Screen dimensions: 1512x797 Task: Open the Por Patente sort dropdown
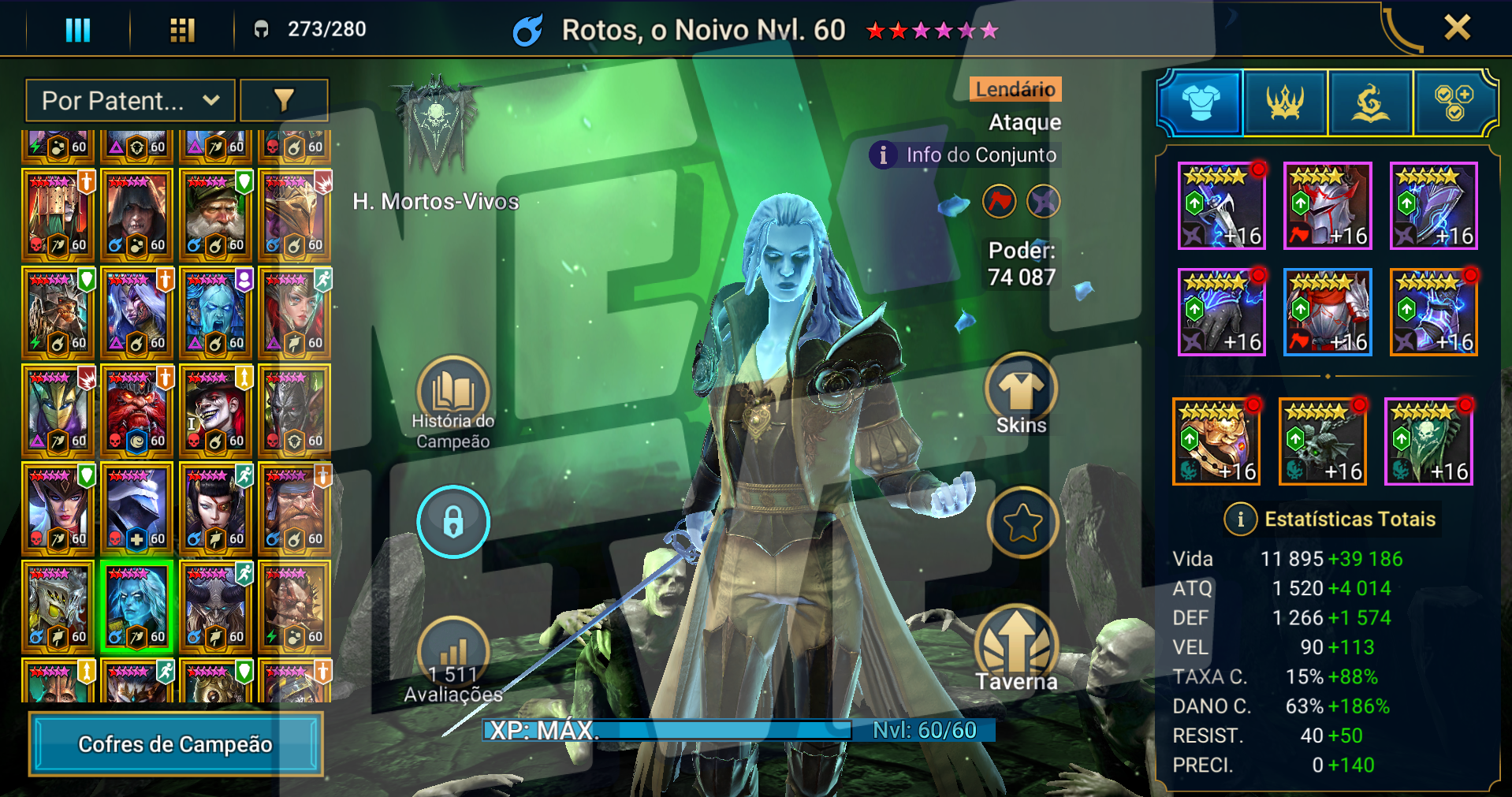click(130, 101)
